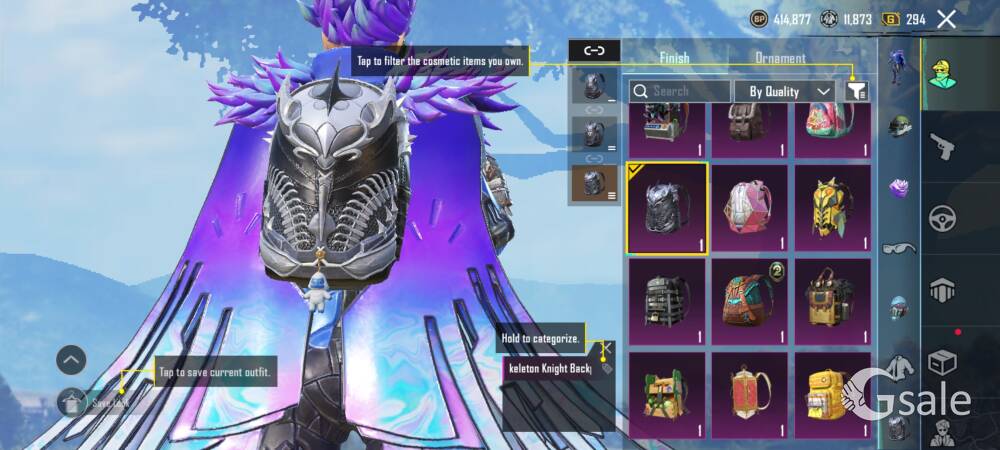This screenshot has width=1000, height=450.
Task: Toggle the link button above backpack levels
Action: point(594,50)
